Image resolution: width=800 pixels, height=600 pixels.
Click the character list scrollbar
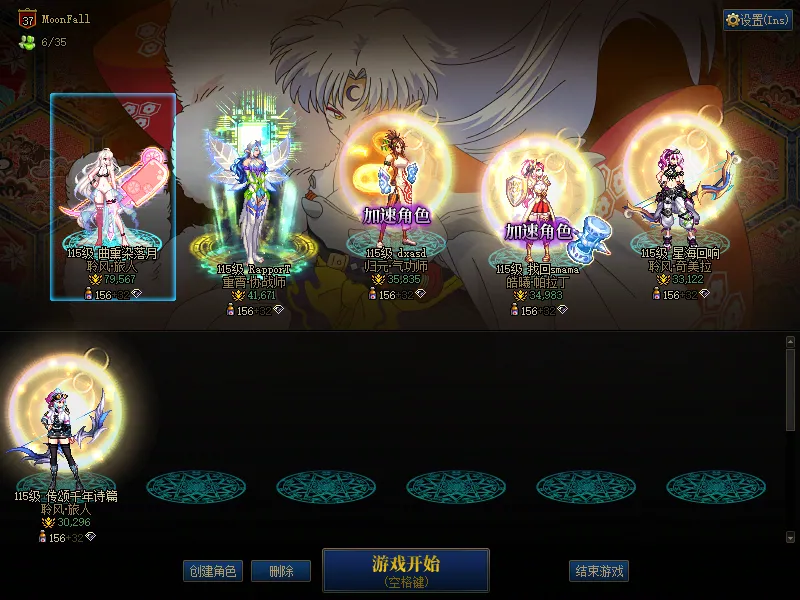point(790,390)
